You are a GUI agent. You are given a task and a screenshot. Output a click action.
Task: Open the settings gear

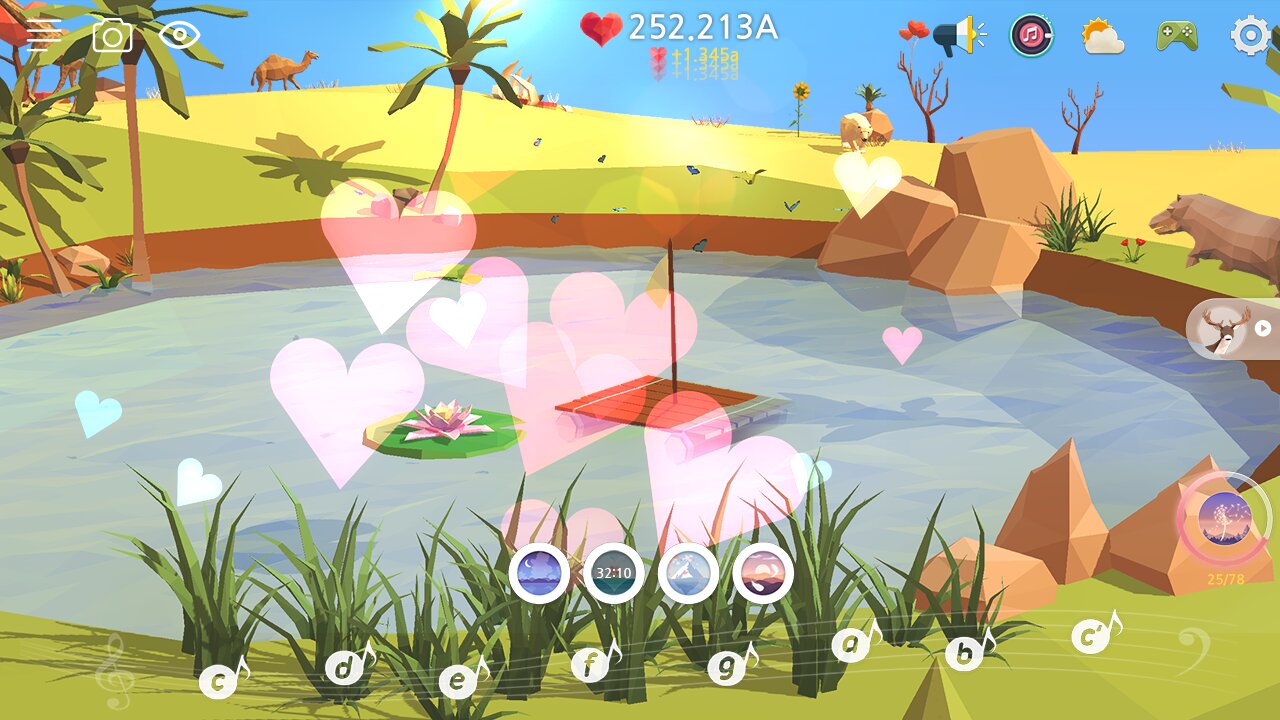pos(1250,37)
